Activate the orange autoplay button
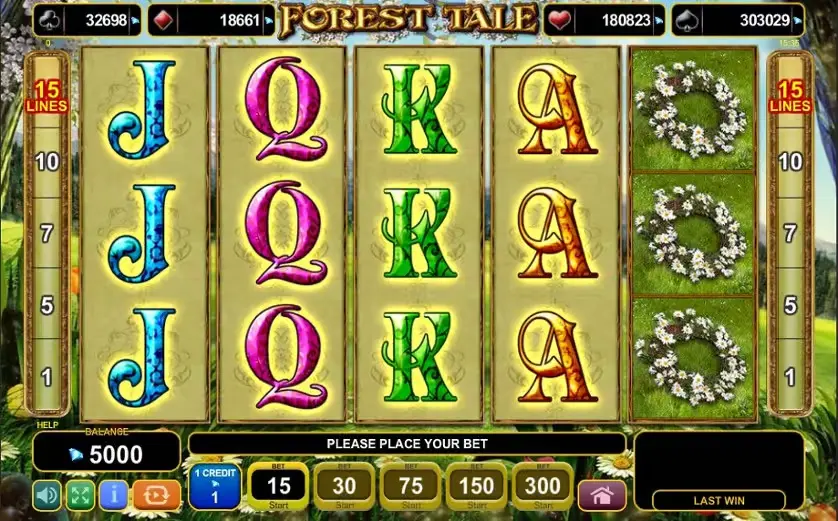Viewport: 838px width, 521px height. [x=156, y=495]
